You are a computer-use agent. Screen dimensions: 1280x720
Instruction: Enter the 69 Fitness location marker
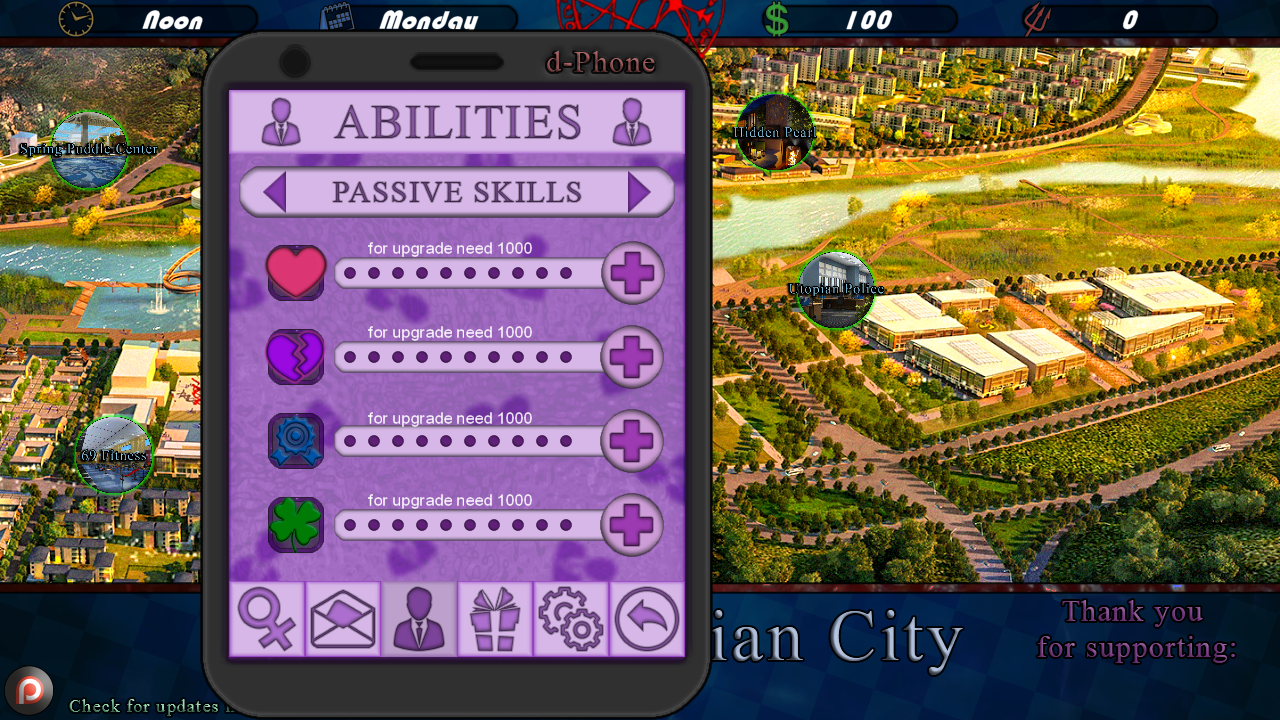[113, 456]
